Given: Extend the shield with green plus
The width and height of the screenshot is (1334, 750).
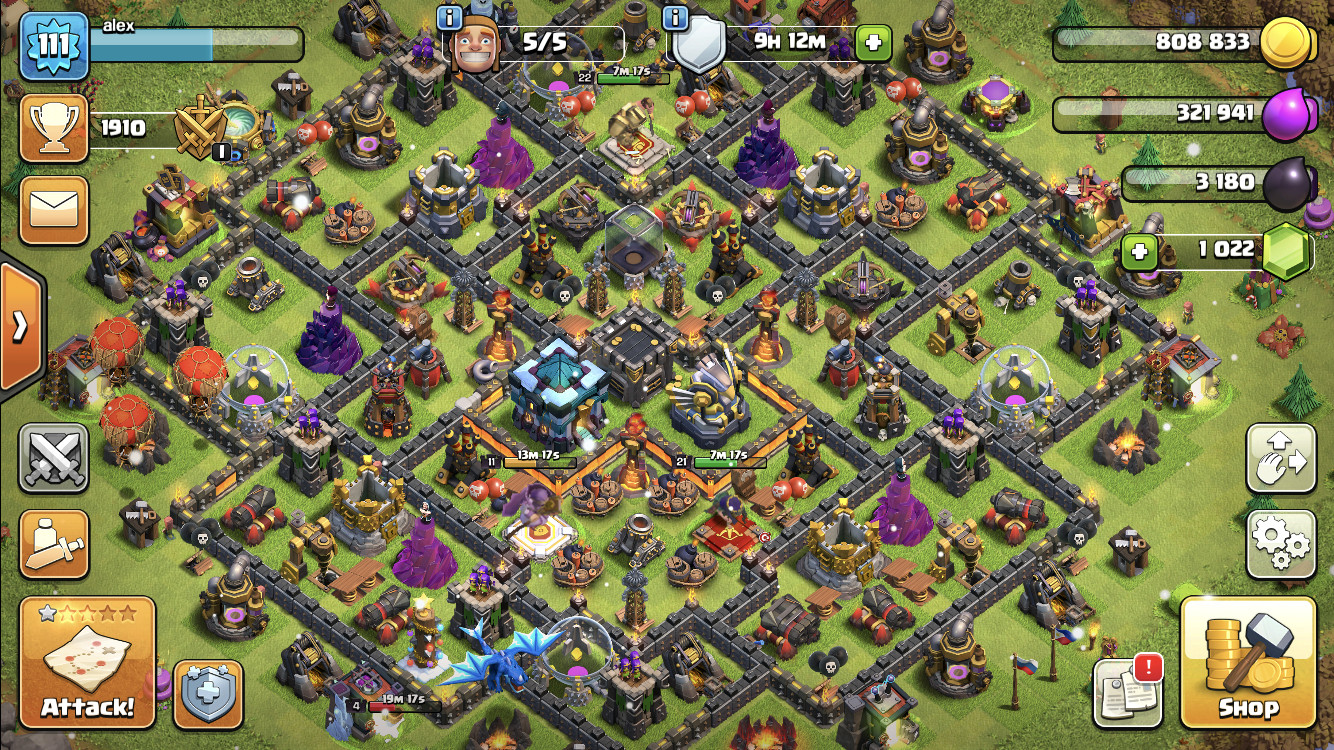Looking at the screenshot, I should click(873, 43).
